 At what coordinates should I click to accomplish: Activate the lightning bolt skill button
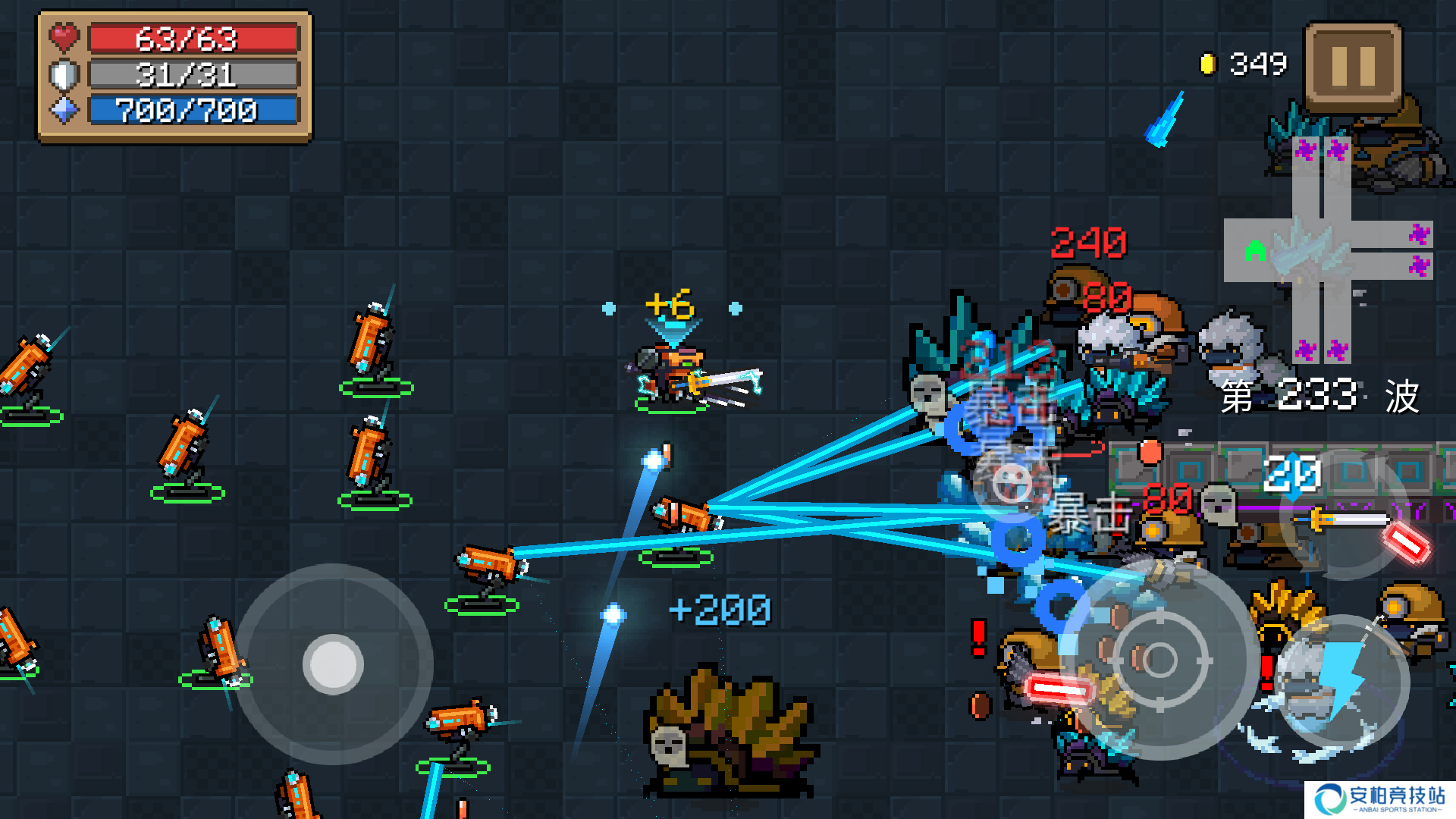coord(1341,680)
